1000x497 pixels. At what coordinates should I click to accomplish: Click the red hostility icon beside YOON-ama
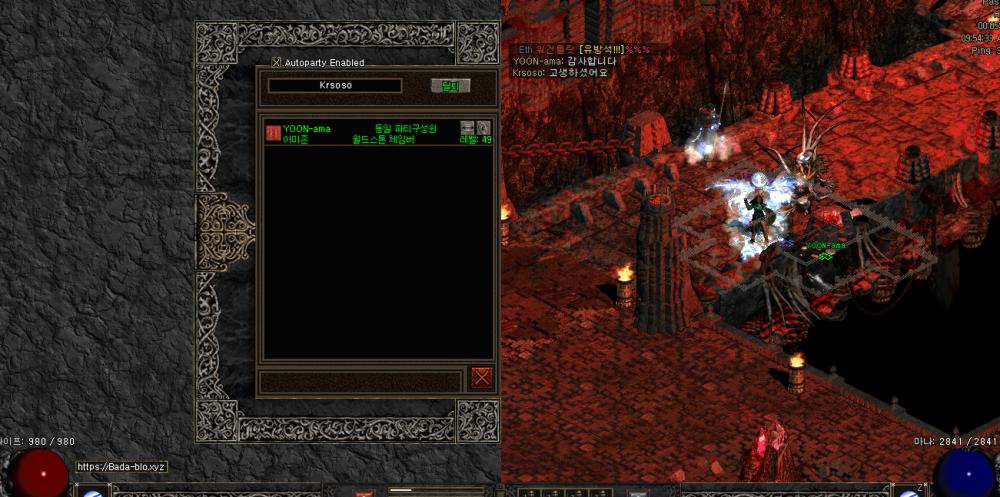point(272,133)
